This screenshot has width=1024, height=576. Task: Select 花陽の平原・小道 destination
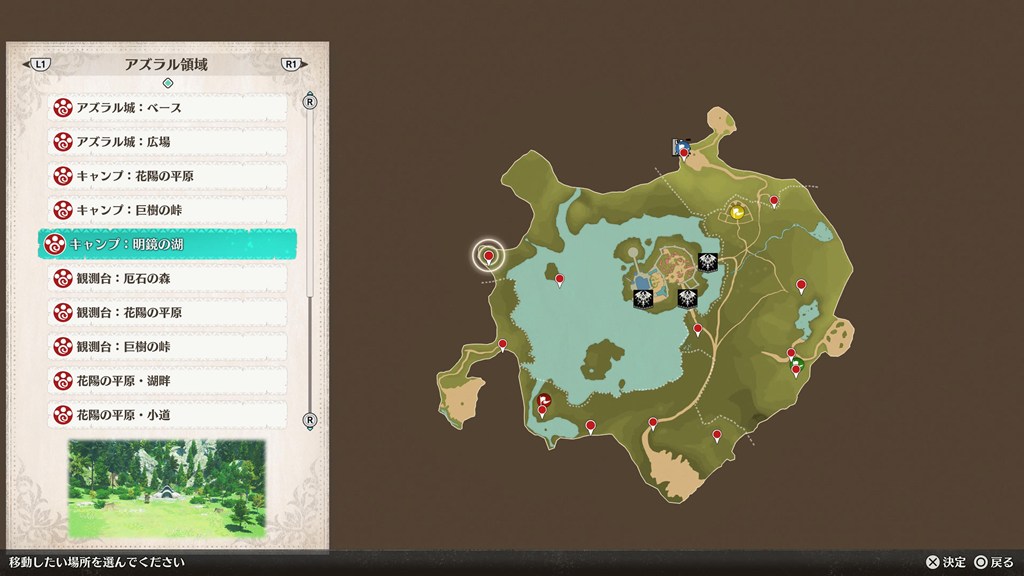[x=168, y=414]
